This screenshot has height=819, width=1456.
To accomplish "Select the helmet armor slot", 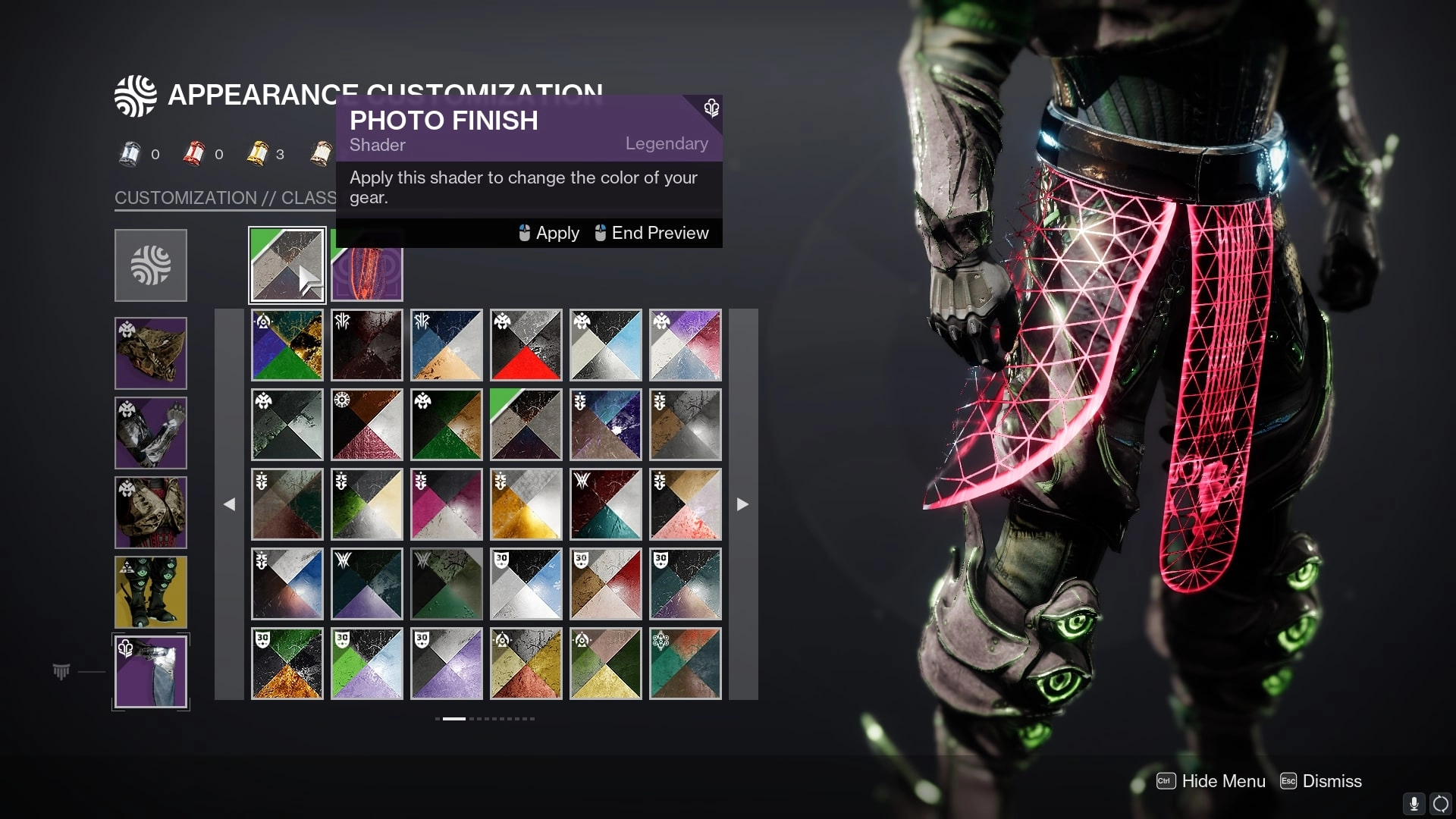I will 151,353.
